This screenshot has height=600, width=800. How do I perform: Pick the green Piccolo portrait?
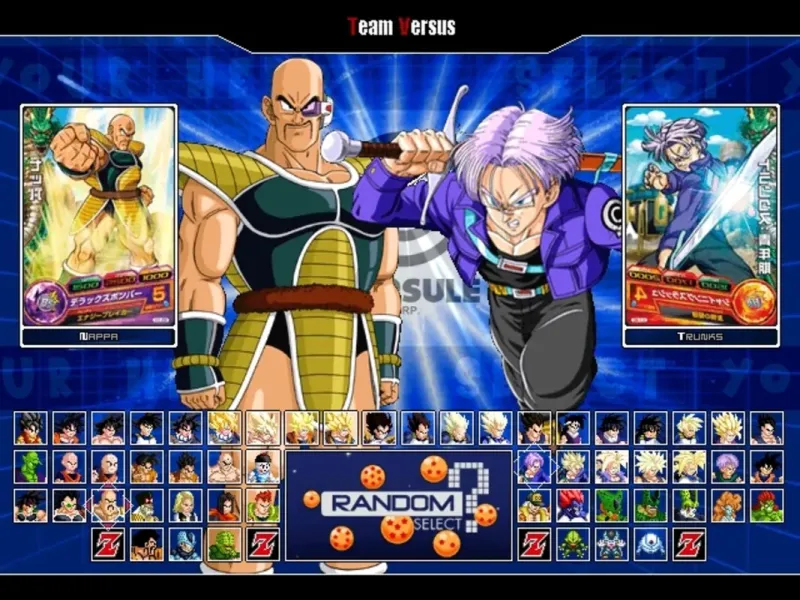[x=30, y=467]
